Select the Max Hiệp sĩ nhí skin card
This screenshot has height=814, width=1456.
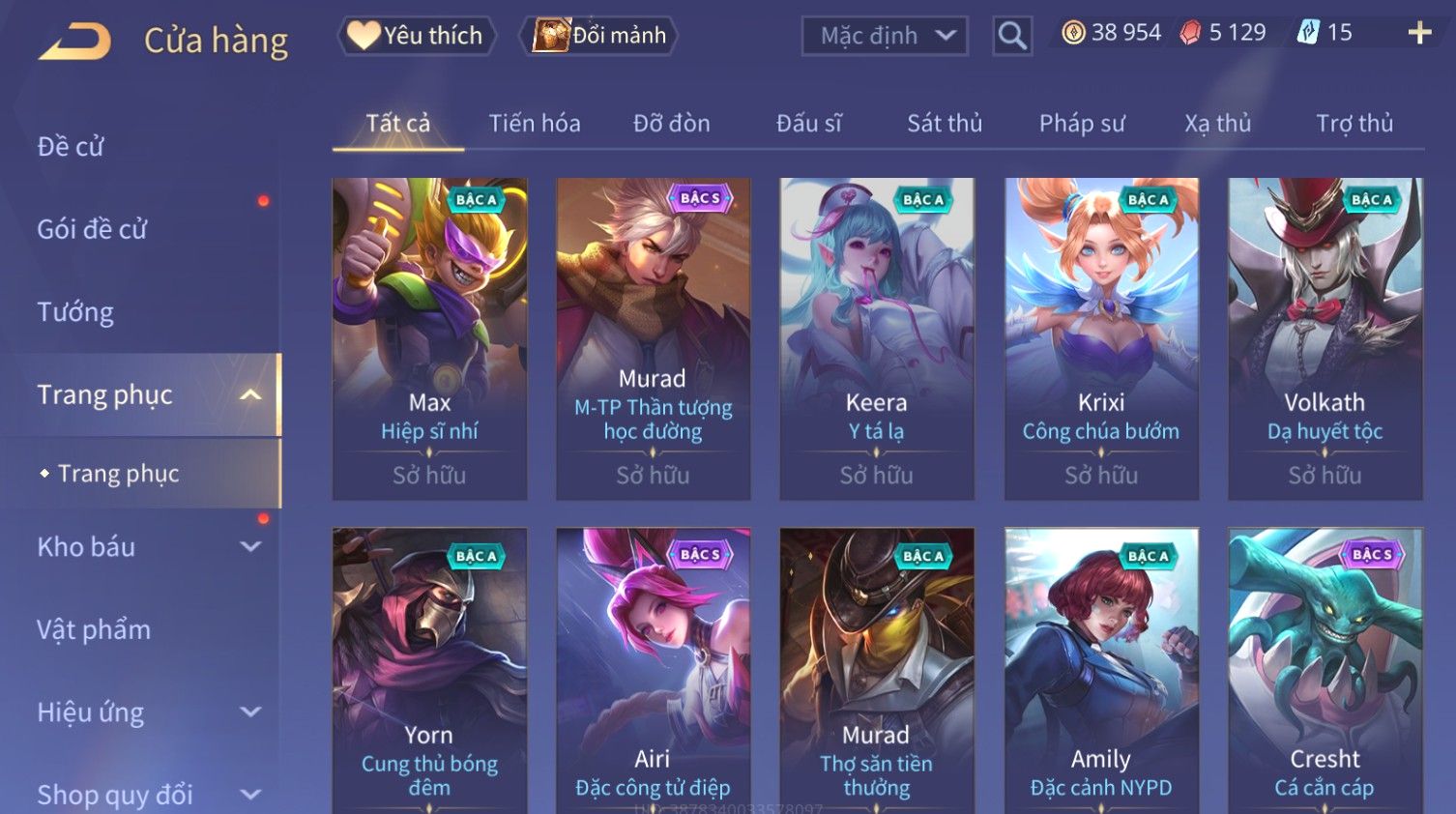(429, 338)
